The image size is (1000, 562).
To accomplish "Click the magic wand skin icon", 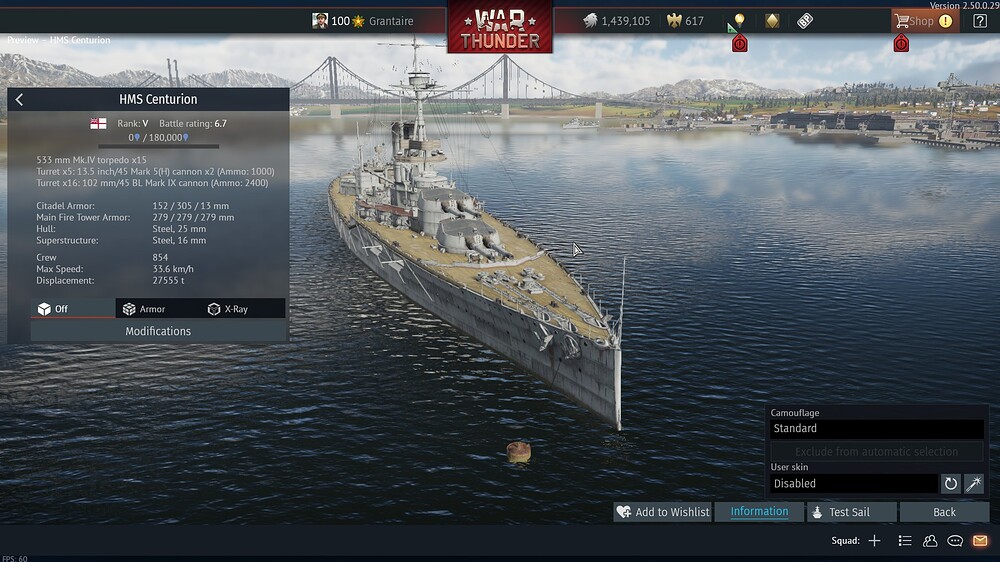I will (974, 484).
